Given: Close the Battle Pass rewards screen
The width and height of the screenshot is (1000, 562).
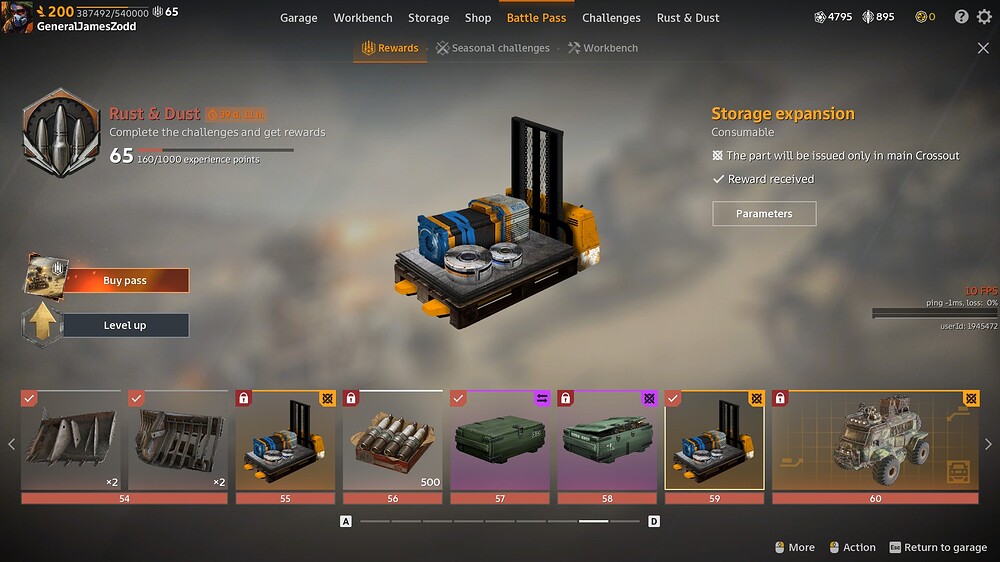Looking at the screenshot, I should click(x=983, y=48).
